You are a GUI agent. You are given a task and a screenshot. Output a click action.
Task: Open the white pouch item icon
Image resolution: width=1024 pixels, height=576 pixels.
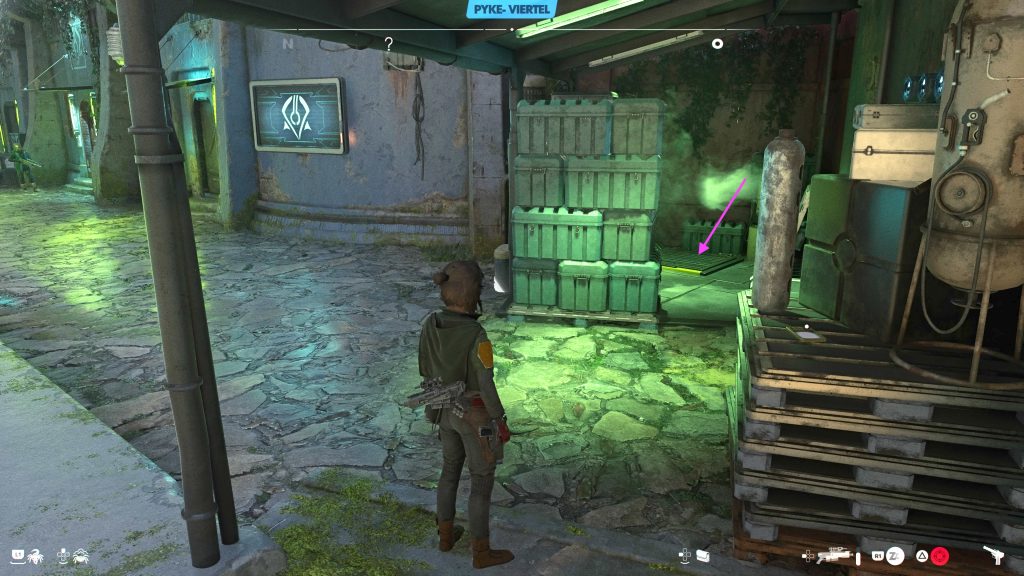[x=703, y=554]
